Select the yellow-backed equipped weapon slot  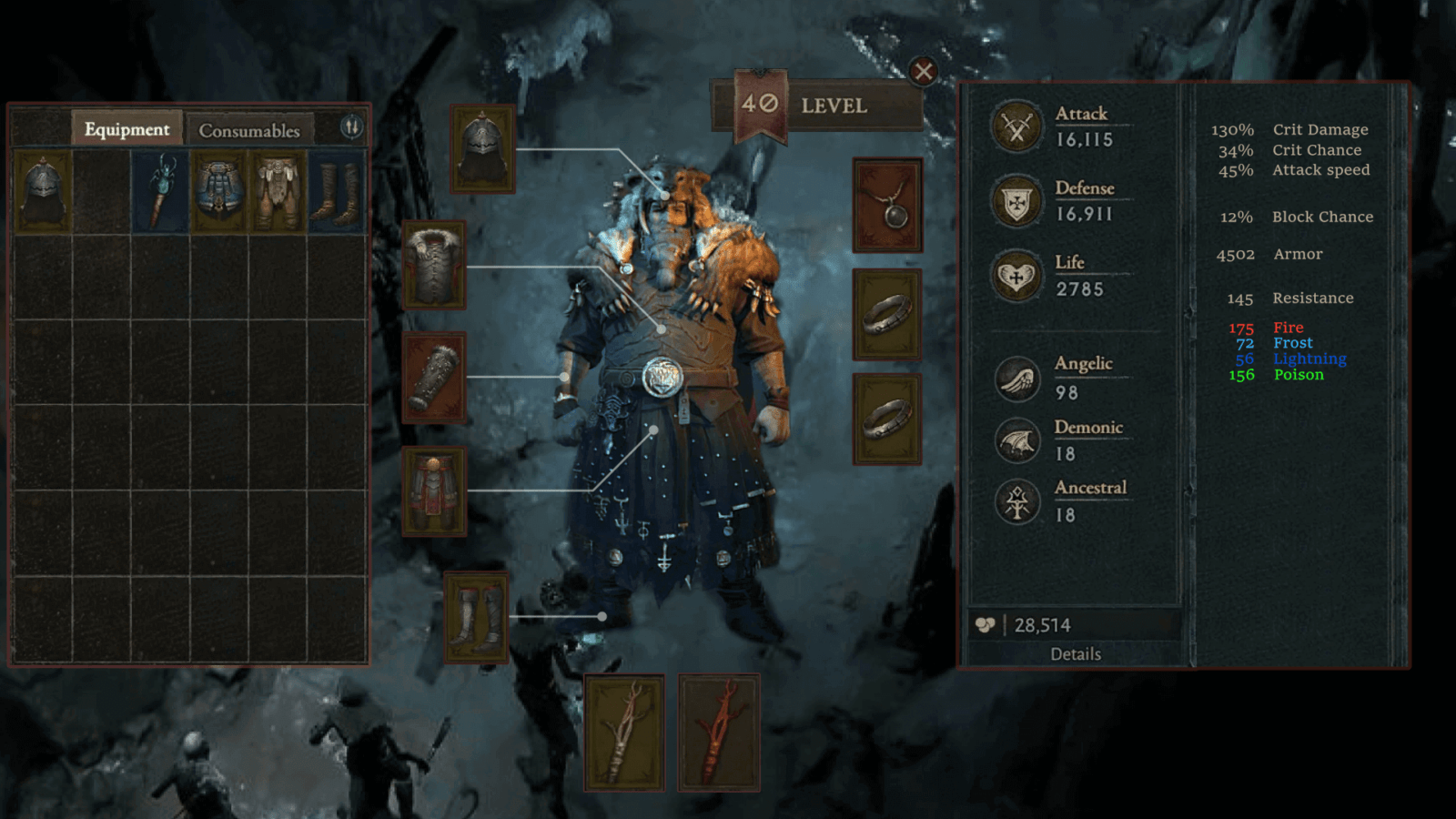click(624, 733)
